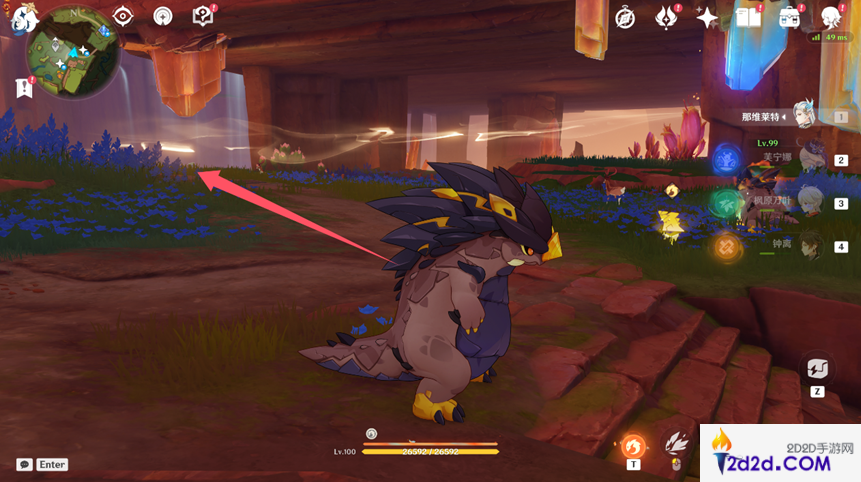Open the winged battle pass icon

coord(667,17)
